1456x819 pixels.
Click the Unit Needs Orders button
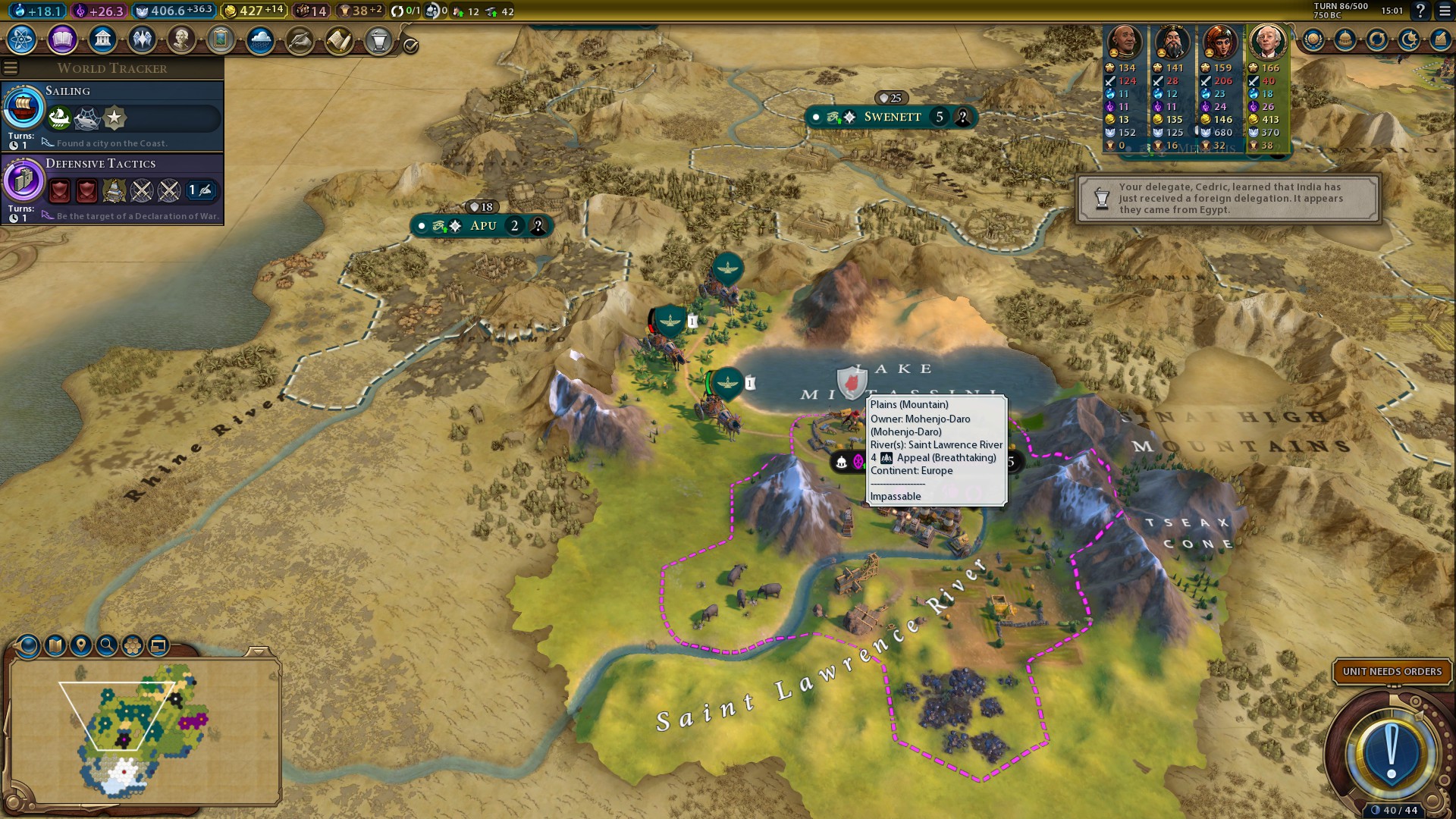point(1392,672)
